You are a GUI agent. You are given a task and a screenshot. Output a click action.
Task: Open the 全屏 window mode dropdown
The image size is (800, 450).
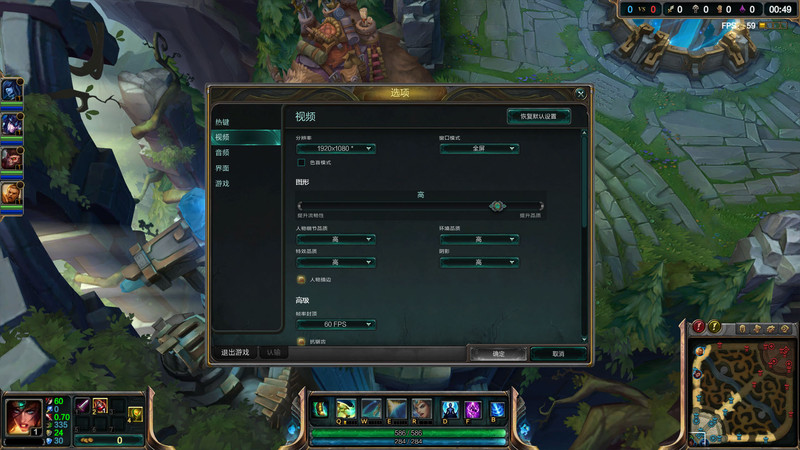[479, 149]
